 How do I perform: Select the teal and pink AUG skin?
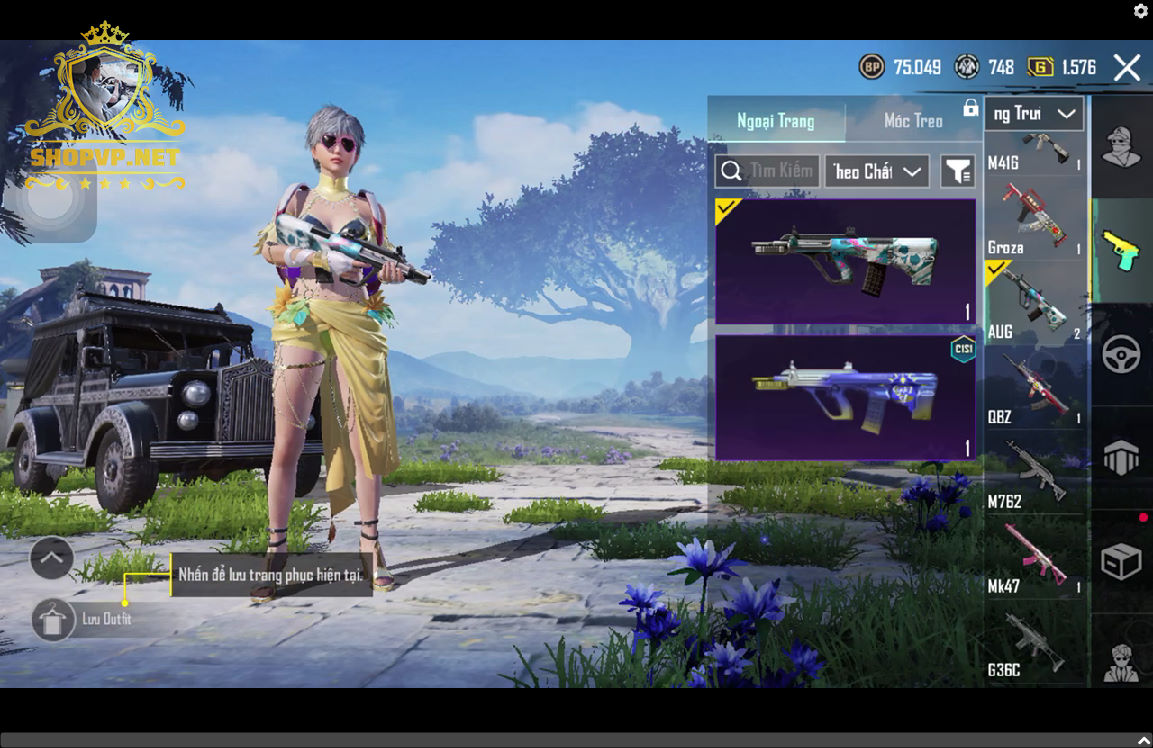[845, 262]
